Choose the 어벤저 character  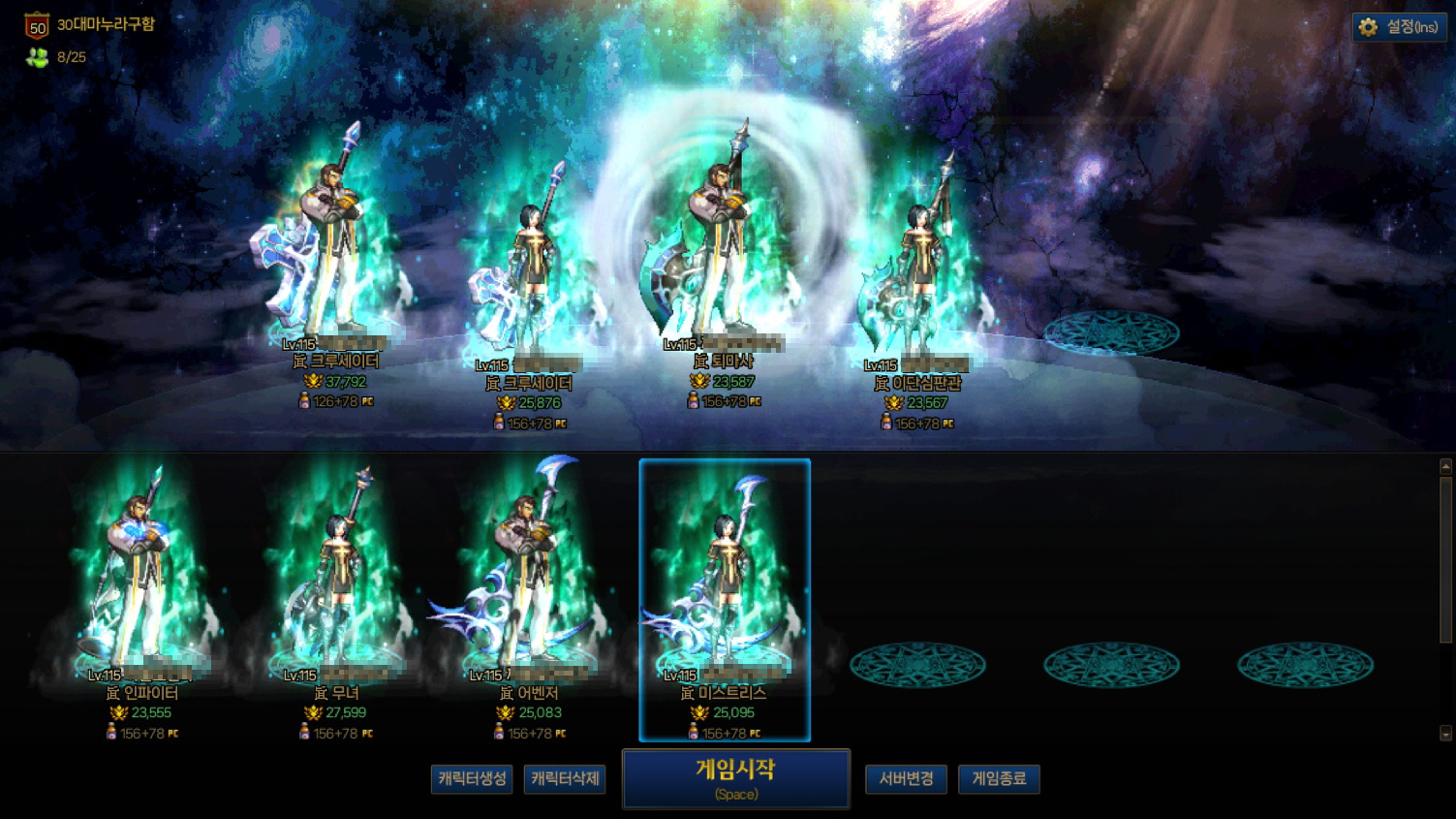pos(528,582)
